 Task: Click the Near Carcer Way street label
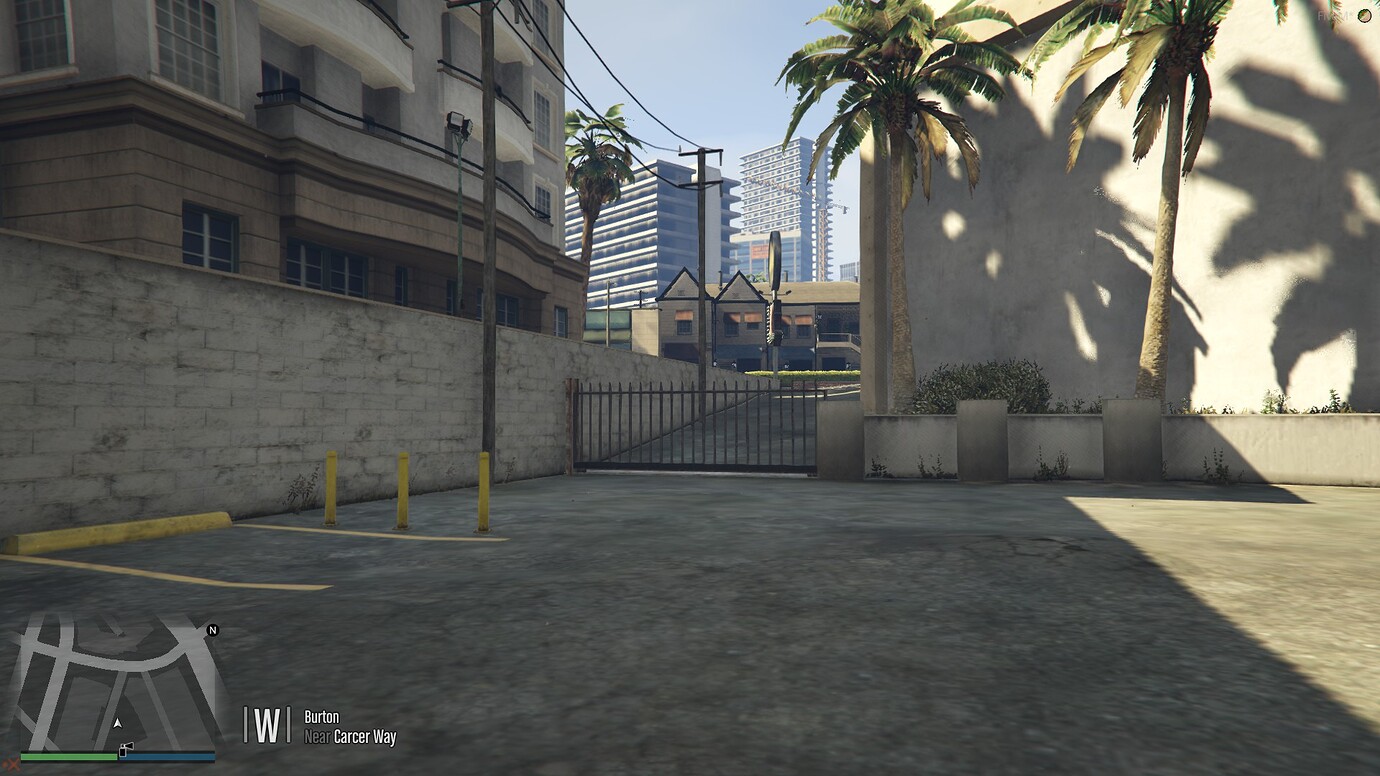pos(349,737)
